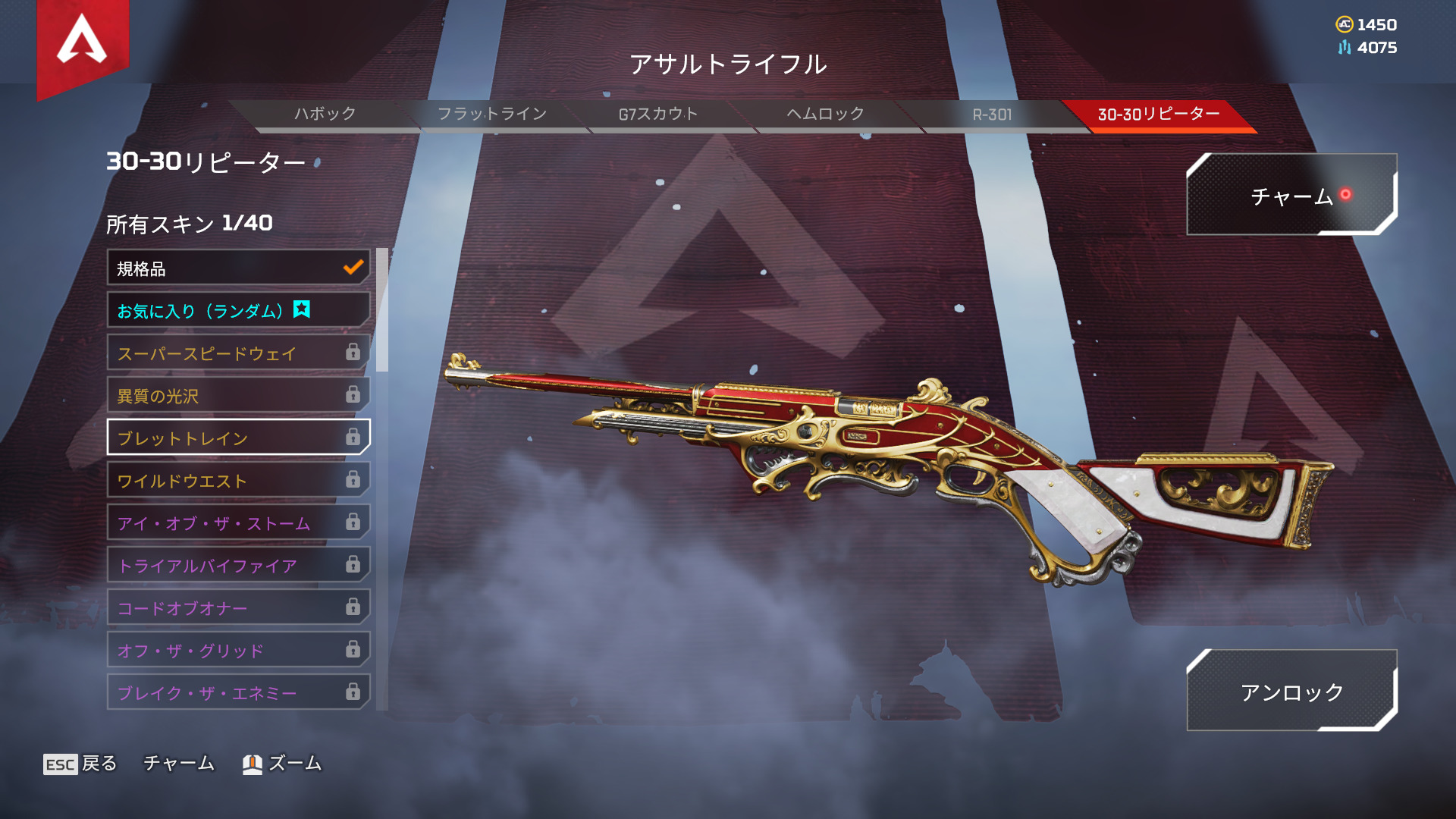Select ブレイク・ザ・エネミー skin
Screen dimensions: 1456x819
point(238,693)
